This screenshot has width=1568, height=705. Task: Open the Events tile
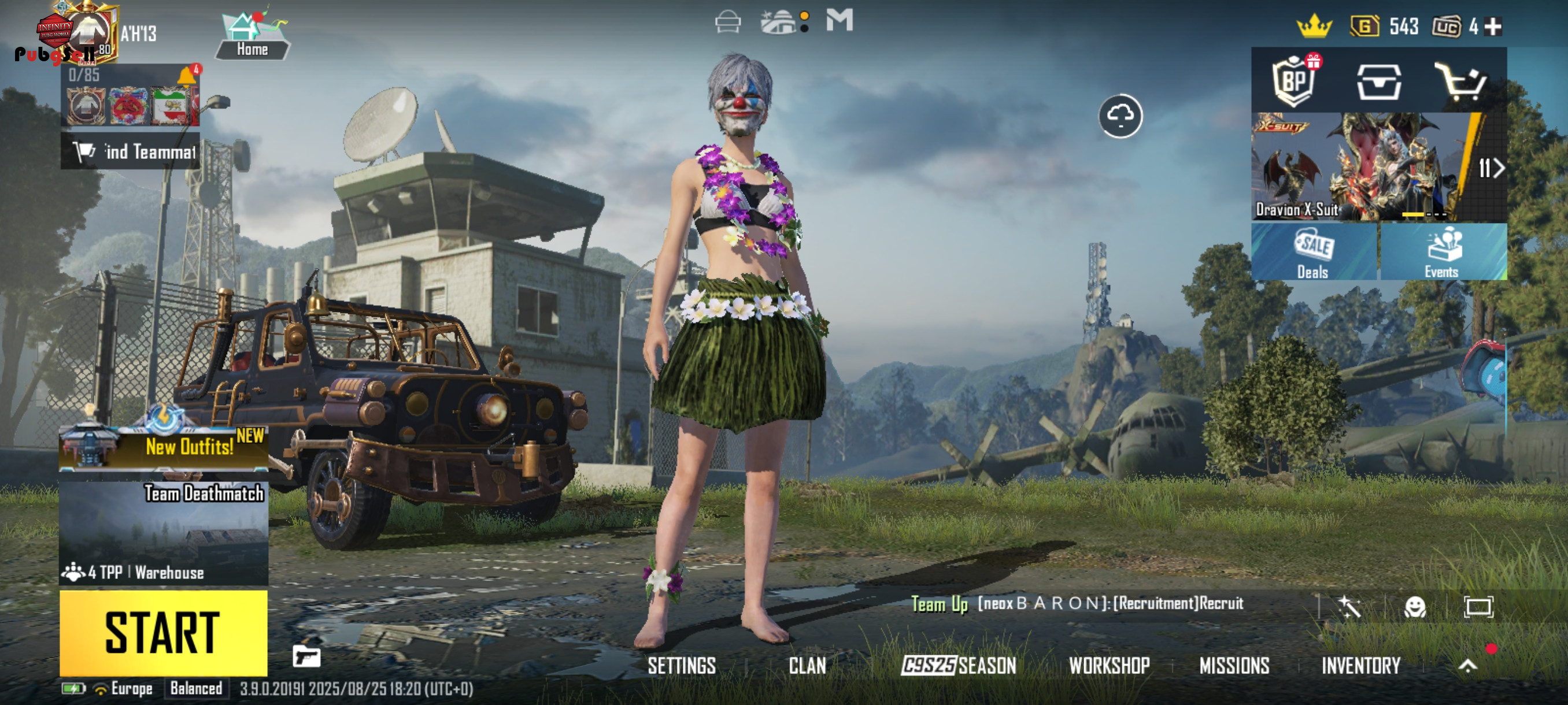(1443, 252)
